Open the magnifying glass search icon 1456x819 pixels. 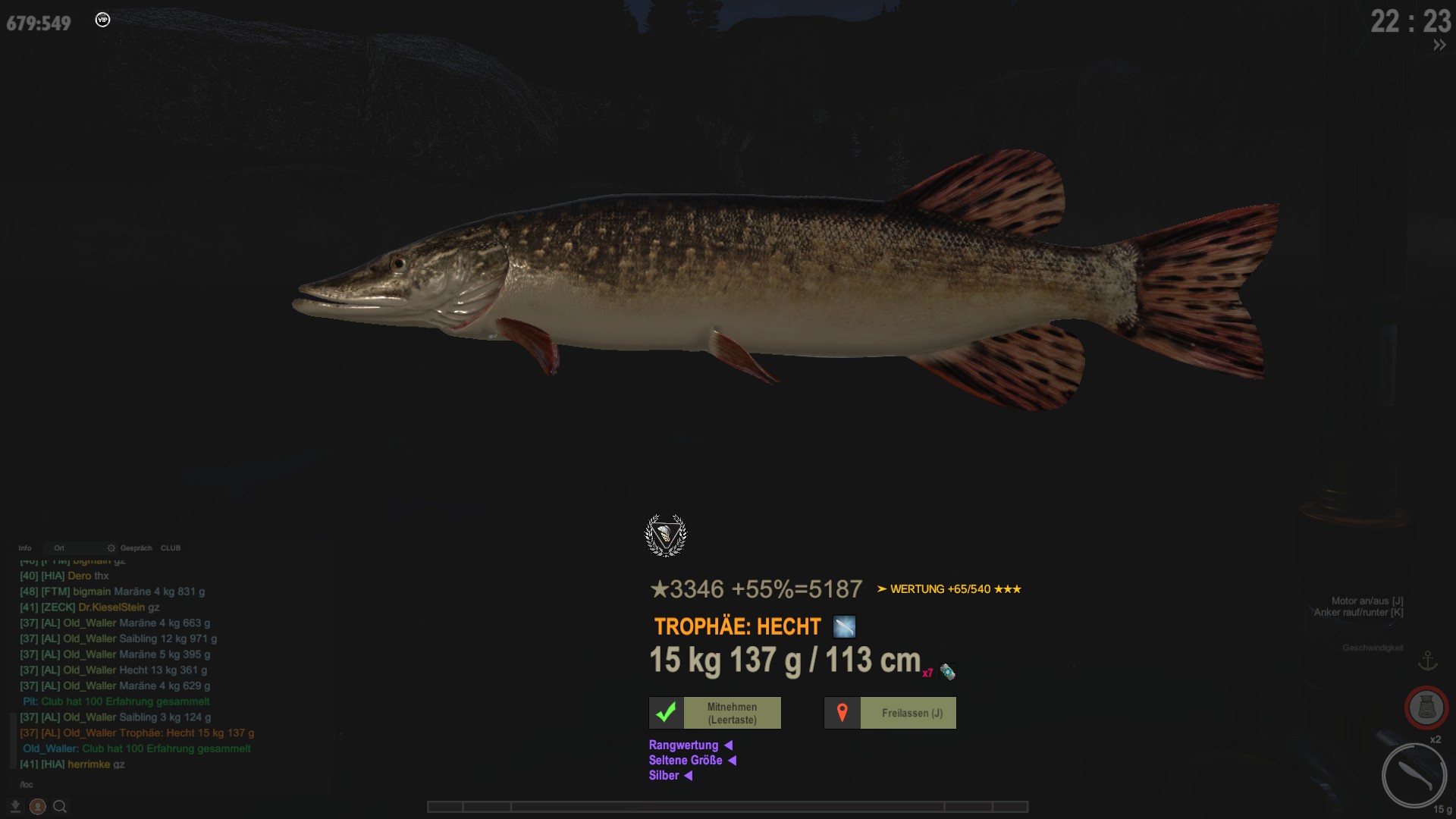tap(60, 807)
